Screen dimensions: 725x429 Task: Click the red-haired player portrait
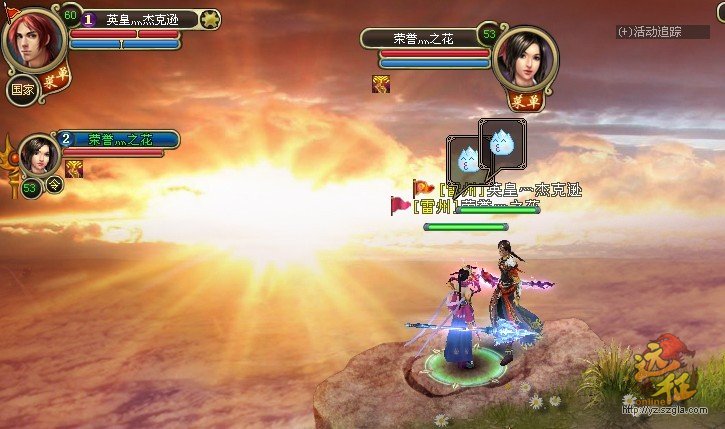(x=34, y=40)
